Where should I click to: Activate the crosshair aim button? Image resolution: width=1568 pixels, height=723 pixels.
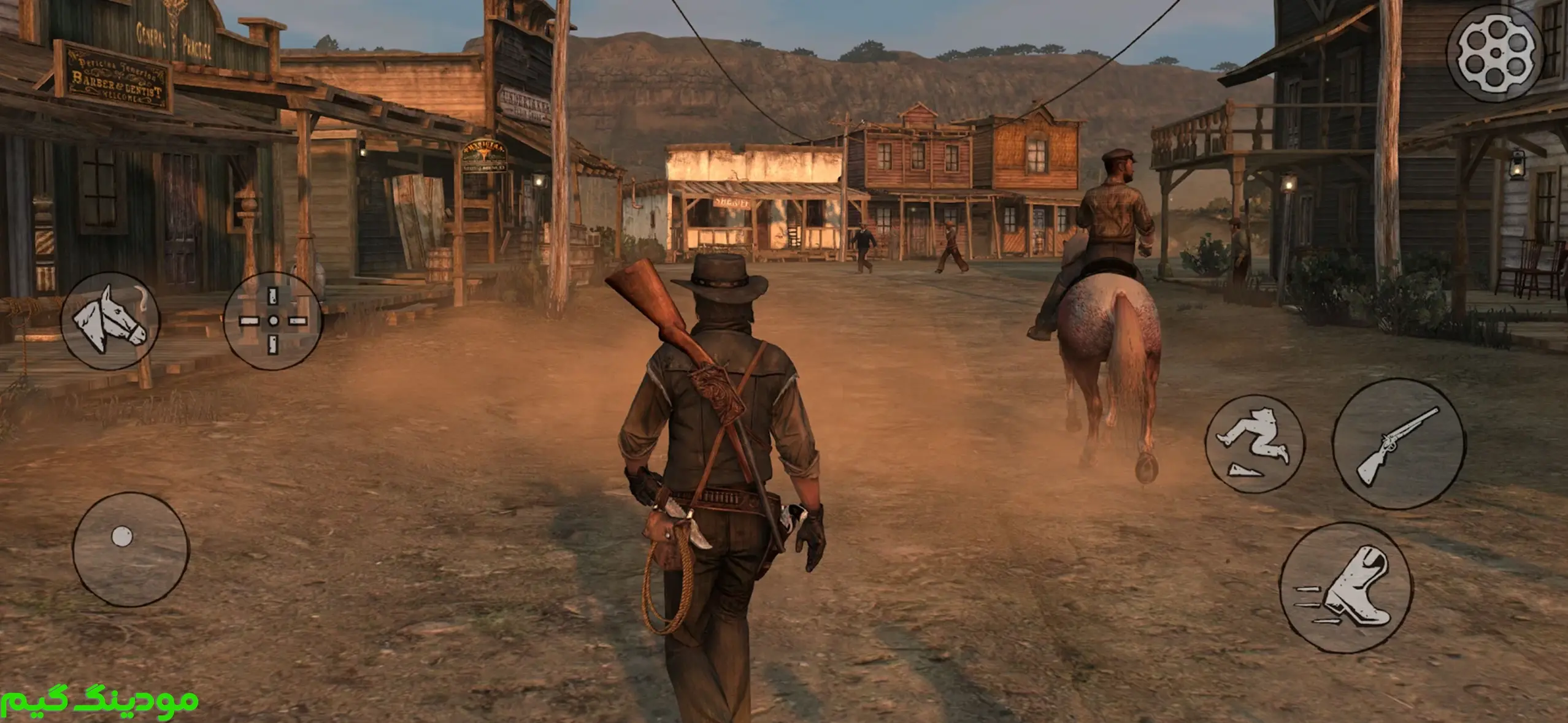click(273, 321)
